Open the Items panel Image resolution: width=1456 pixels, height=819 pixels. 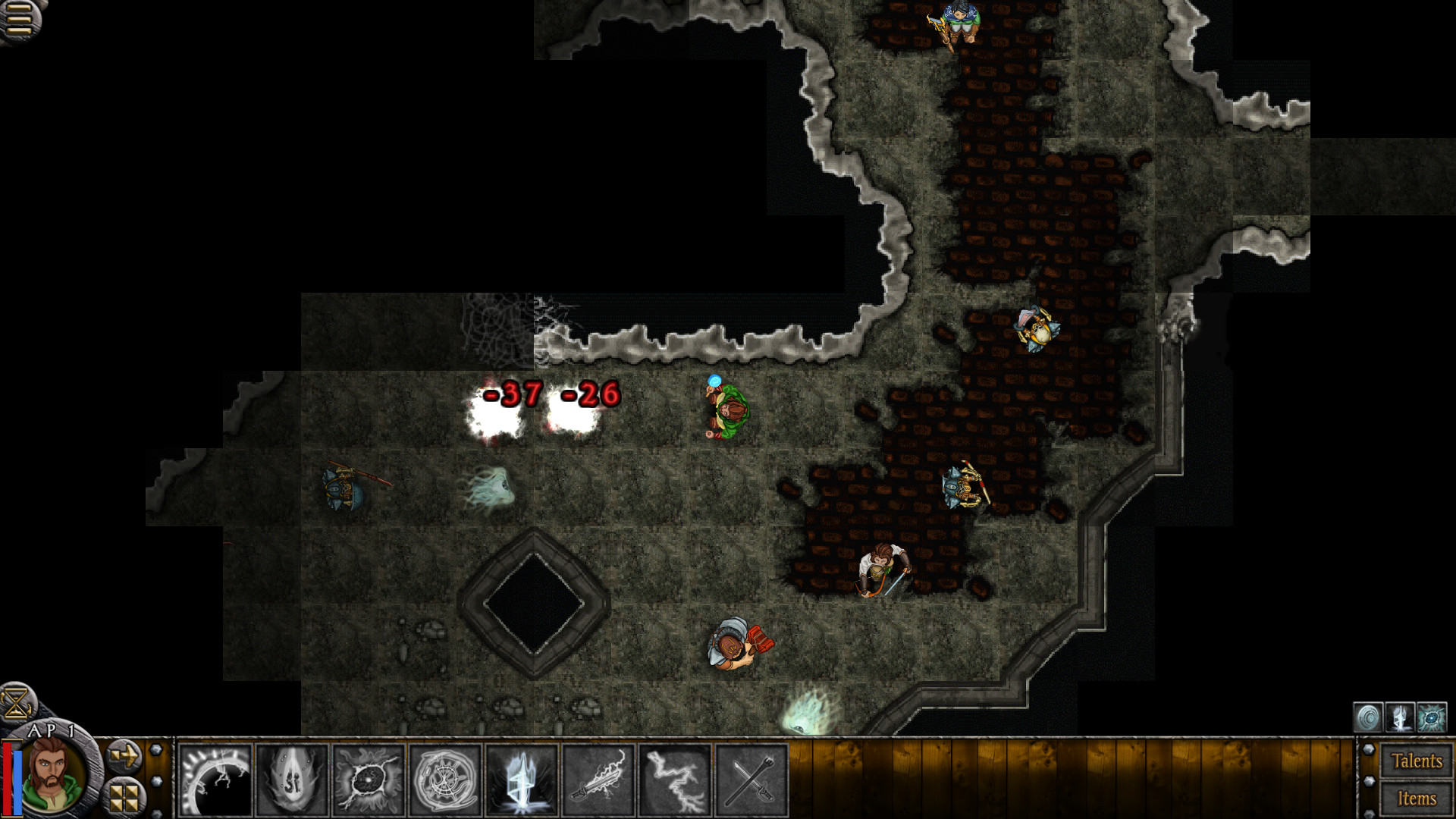tap(1417, 799)
